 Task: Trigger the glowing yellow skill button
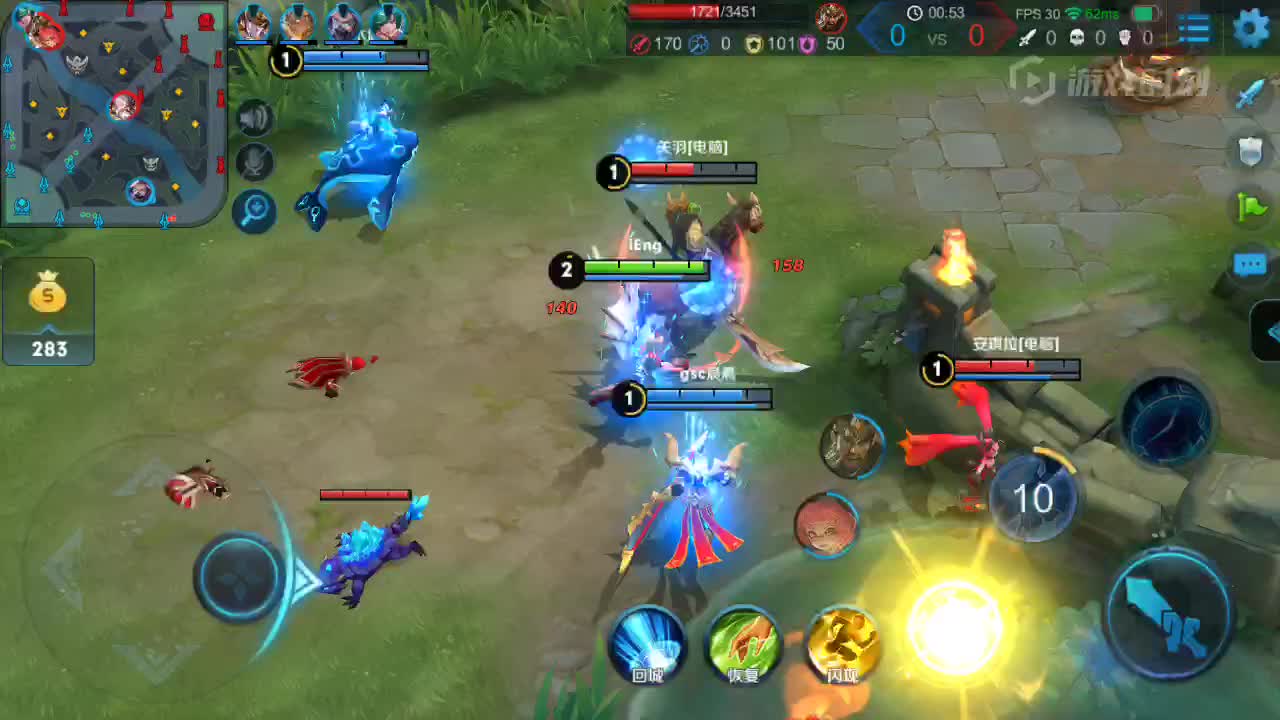[x=954, y=625]
